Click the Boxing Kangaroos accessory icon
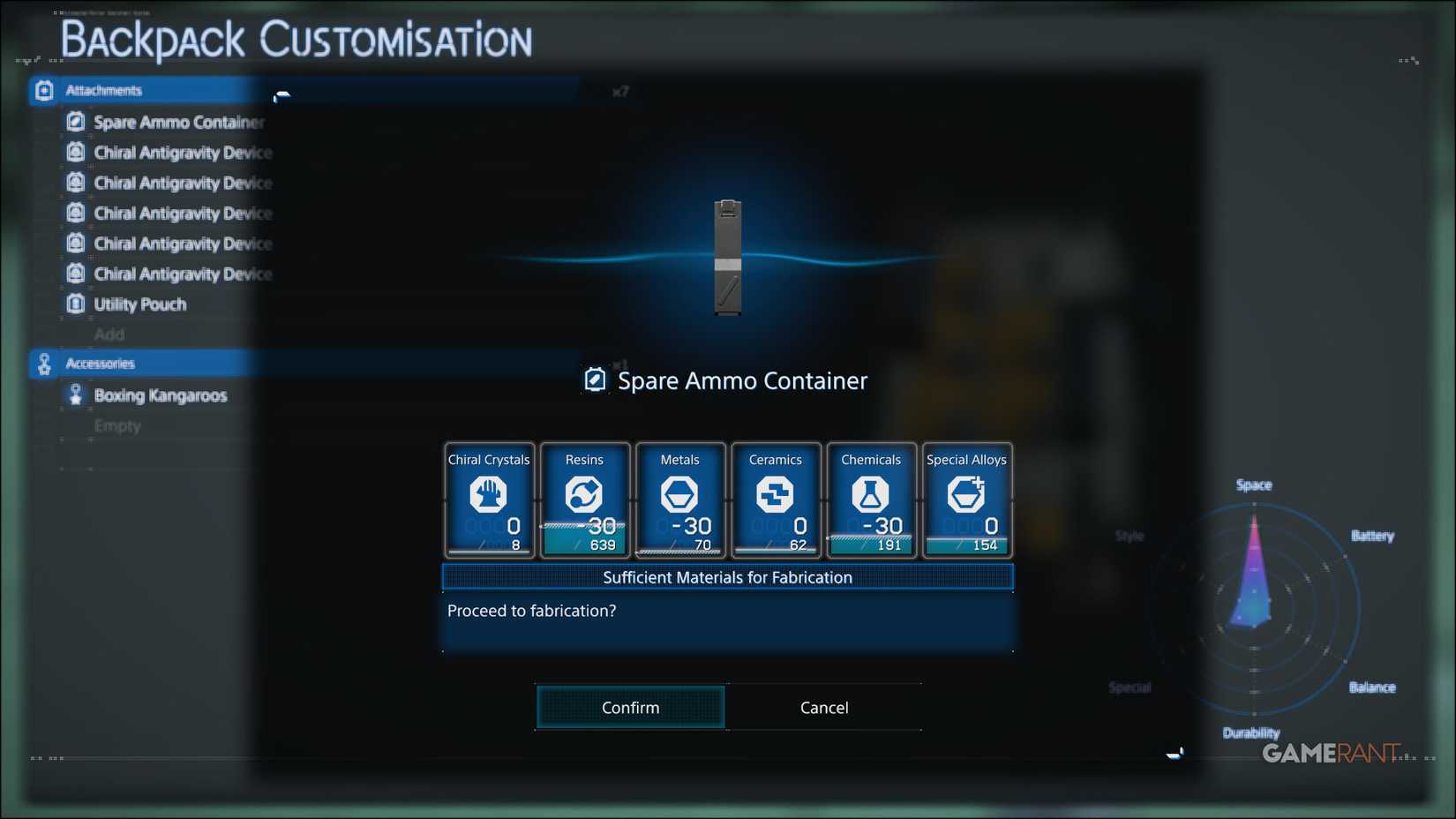The height and width of the screenshot is (819, 1456). (75, 395)
